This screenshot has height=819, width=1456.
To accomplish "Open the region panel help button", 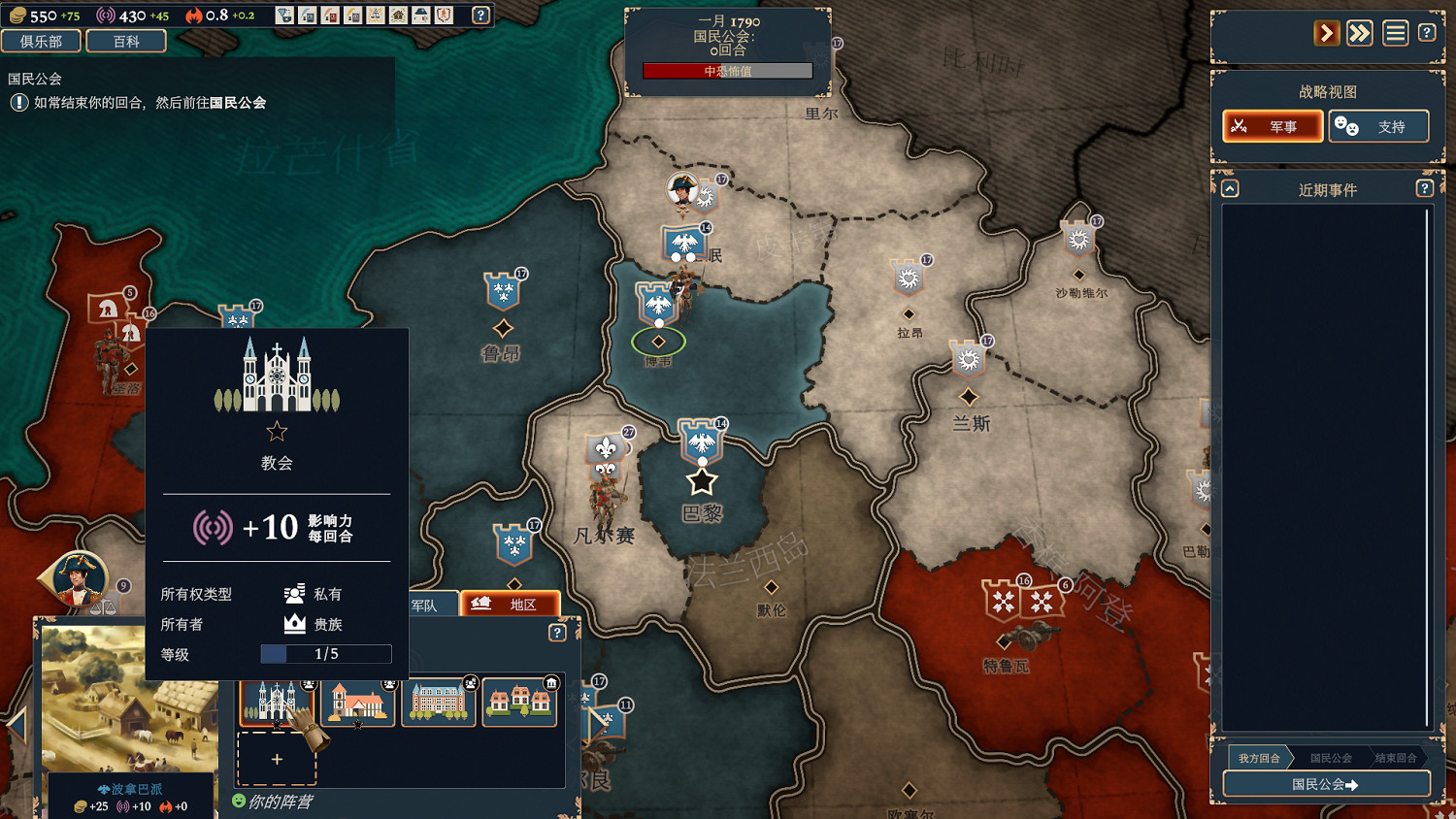I will click(x=557, y=633).
